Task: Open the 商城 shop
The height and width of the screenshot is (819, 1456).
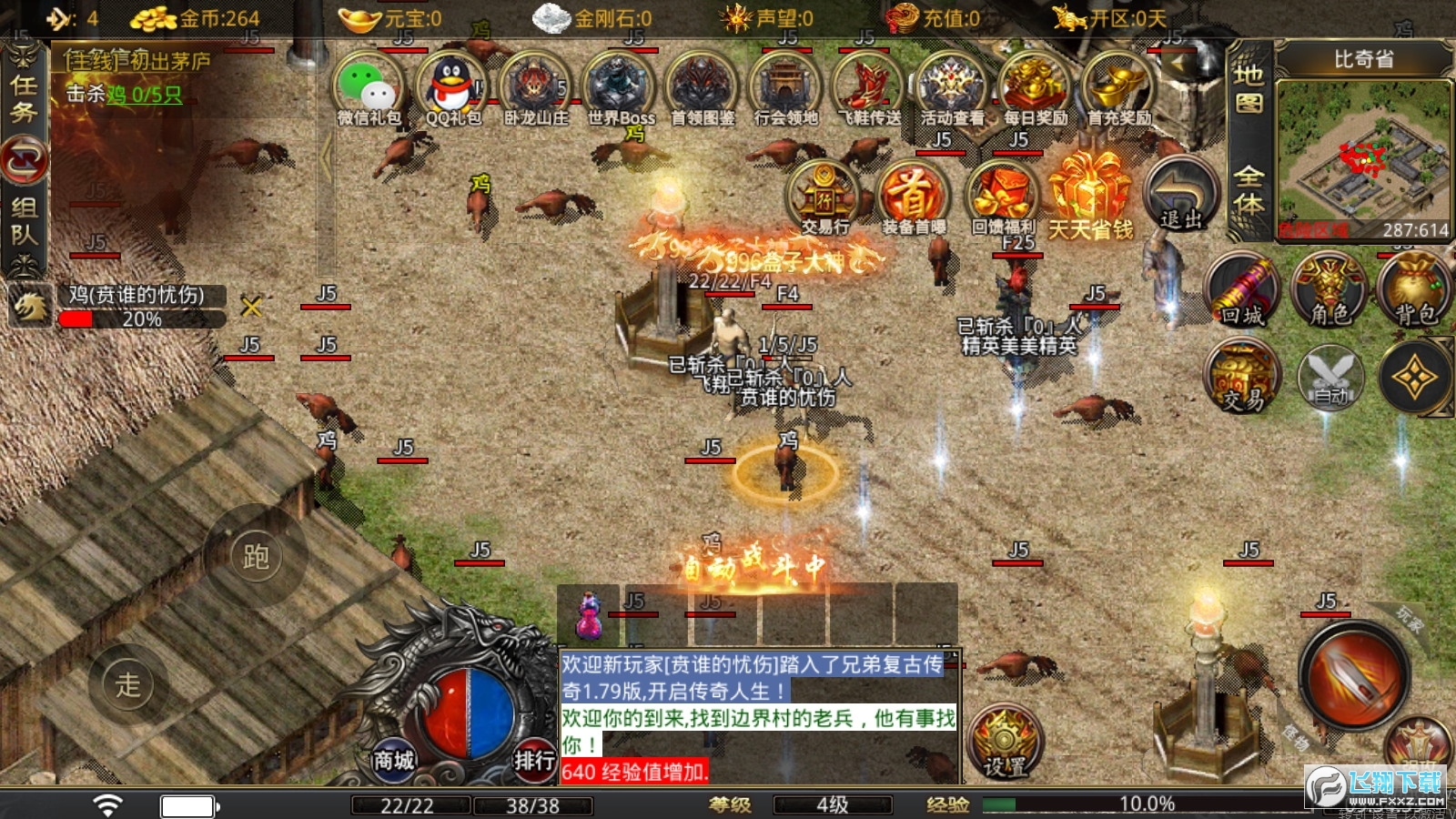Action: coord(393,759)
